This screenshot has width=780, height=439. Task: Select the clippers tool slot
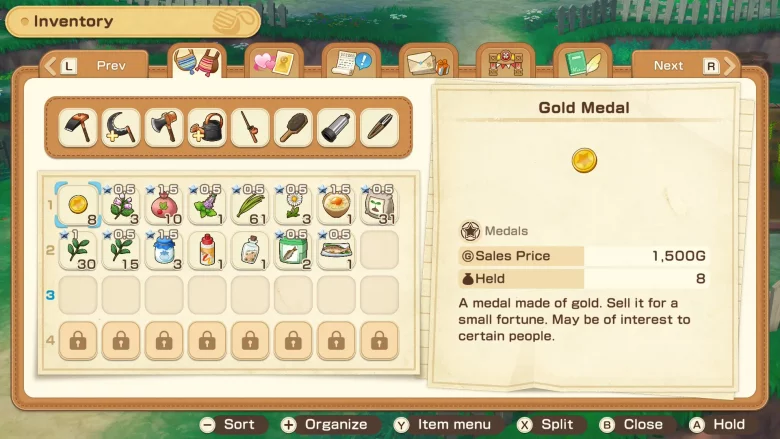379,128
